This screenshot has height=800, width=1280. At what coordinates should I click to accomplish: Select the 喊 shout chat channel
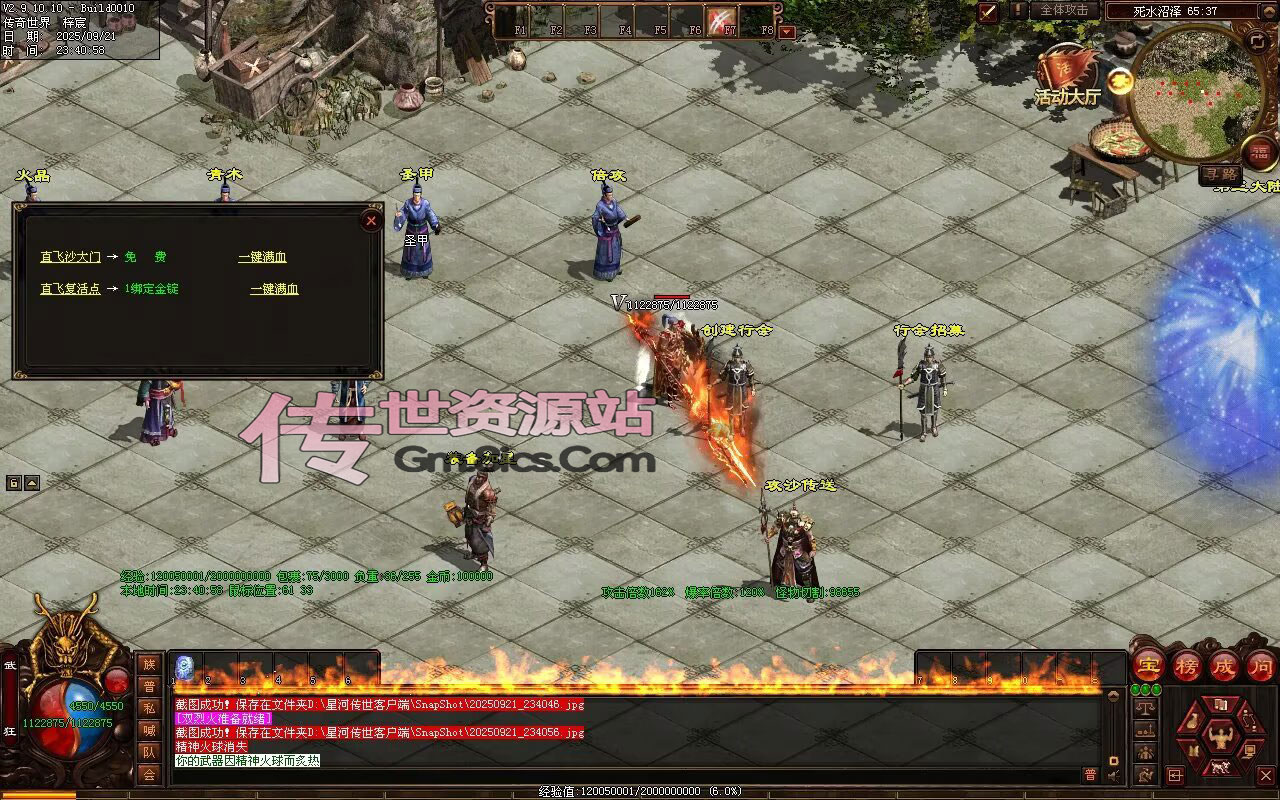pos(149,730)
